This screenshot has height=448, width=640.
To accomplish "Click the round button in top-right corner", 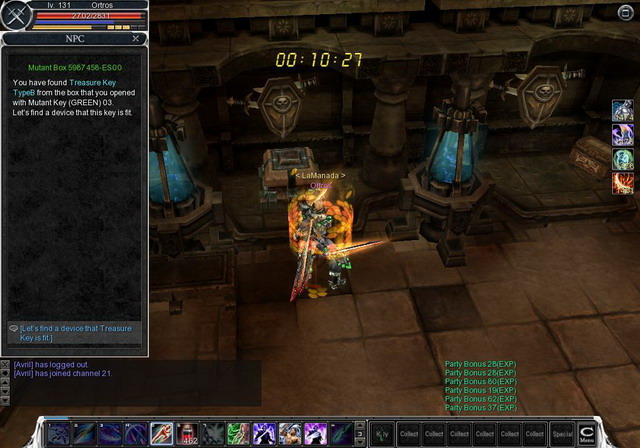I will (627, 11).
